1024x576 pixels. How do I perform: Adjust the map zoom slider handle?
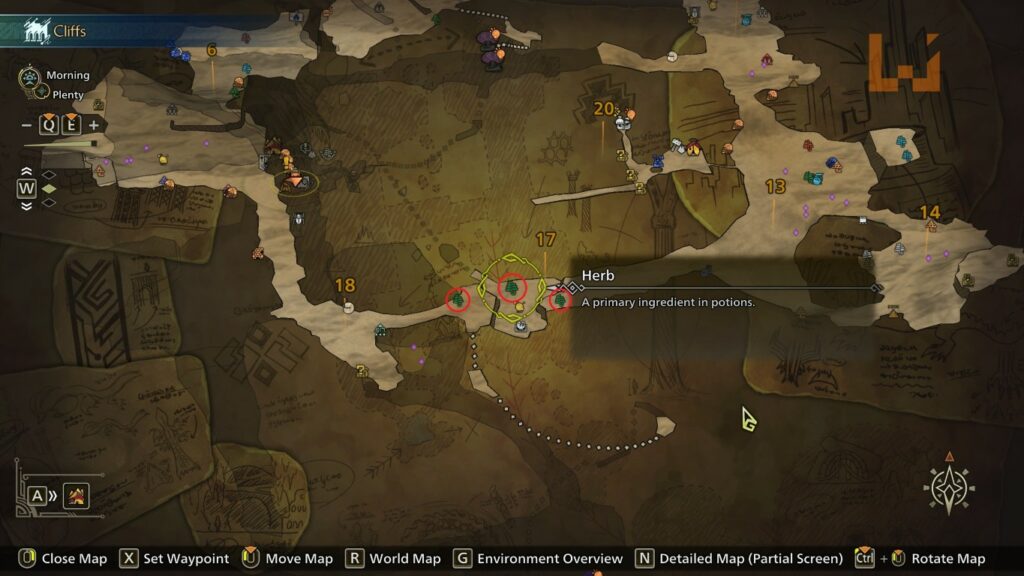[x=94, y=144]
